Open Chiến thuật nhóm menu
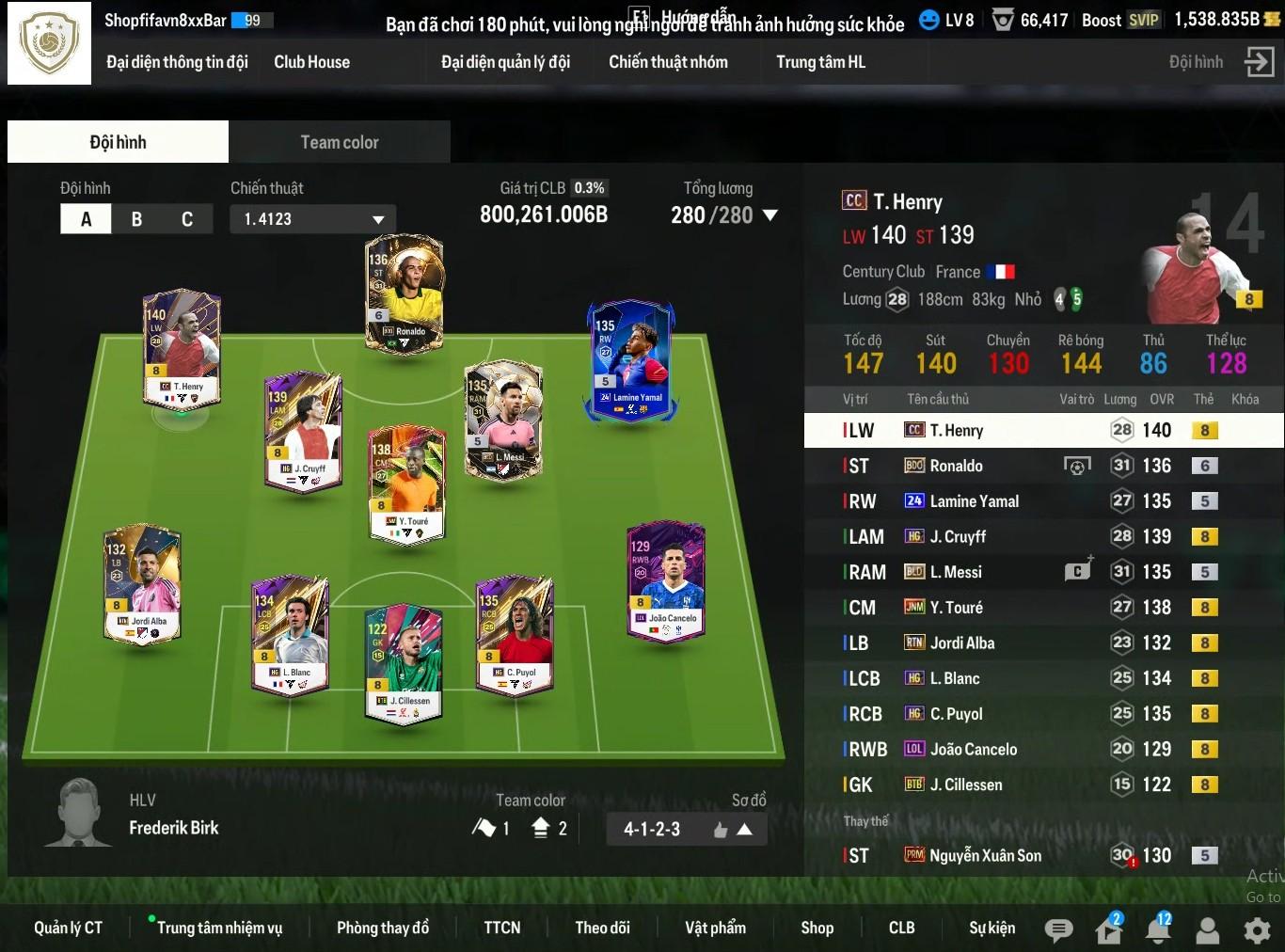The width and height of the screenshot is (1285, 952). click(x=668, y=62)
